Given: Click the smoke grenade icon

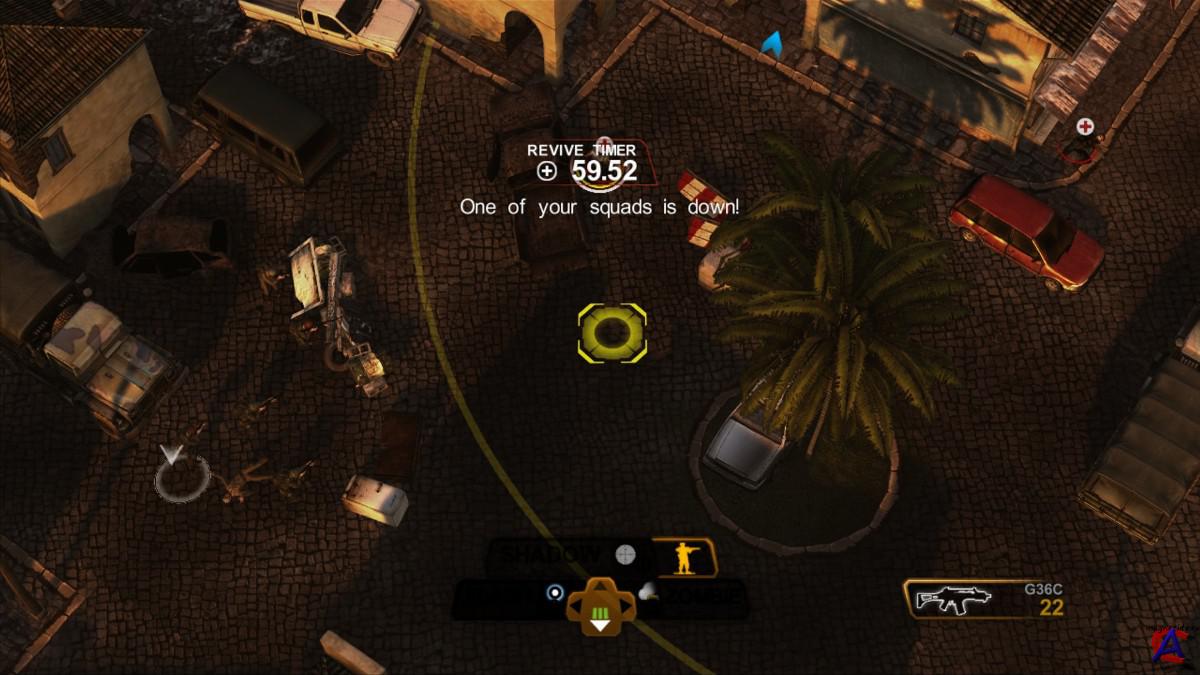Looking at the screenshot, I should tap(648, 592).
